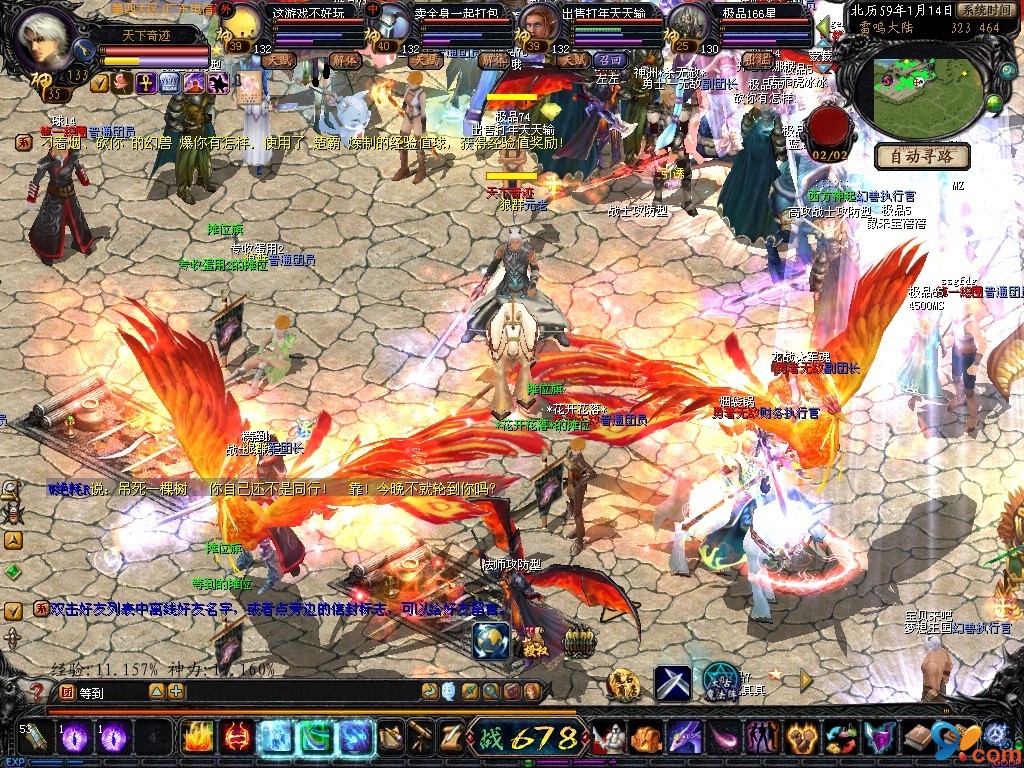Activate the flame skill in the hotbar

(x=197, y=738)
